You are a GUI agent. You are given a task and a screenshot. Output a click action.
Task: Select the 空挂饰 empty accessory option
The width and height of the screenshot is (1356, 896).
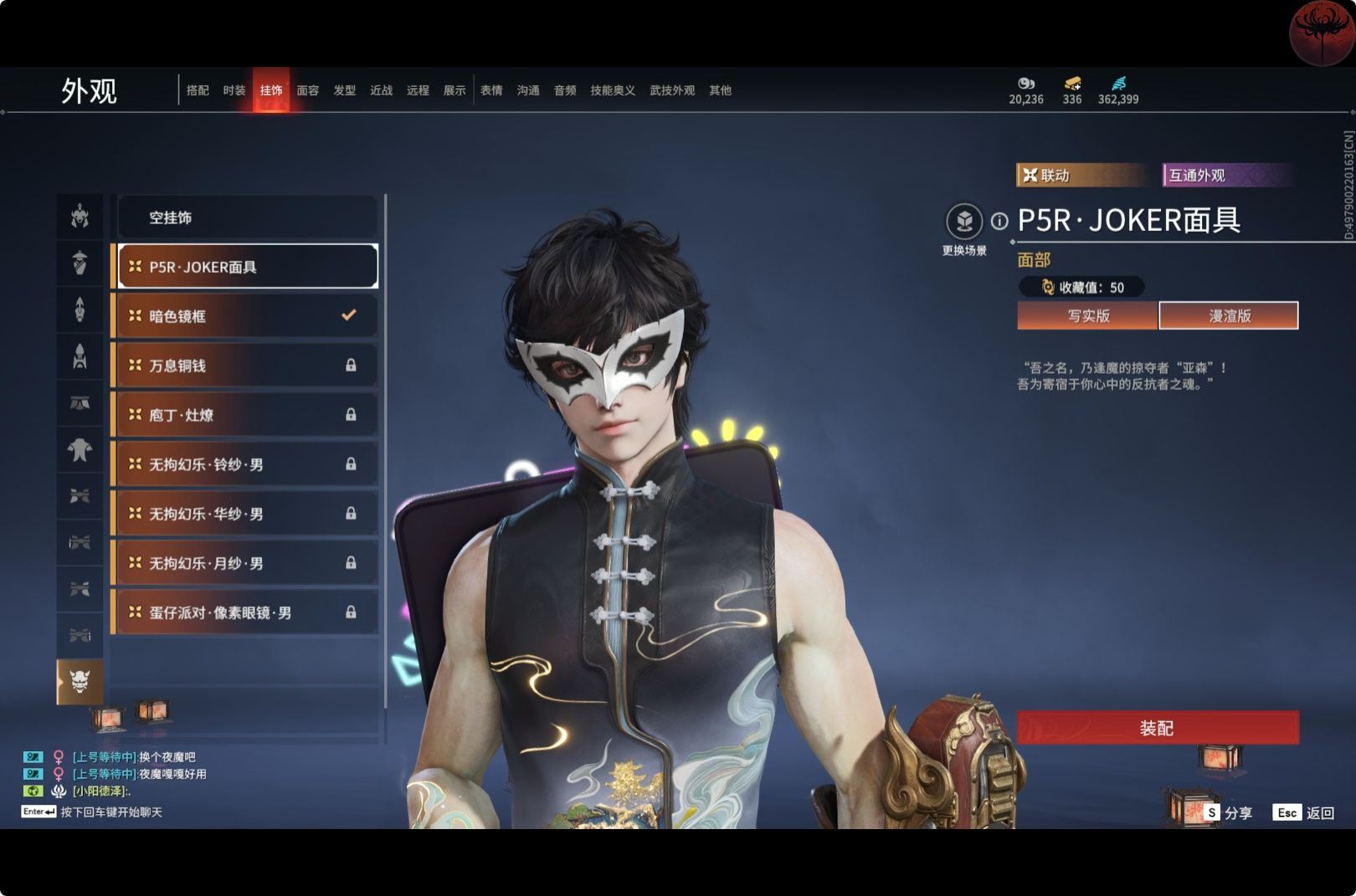point(248,218)
